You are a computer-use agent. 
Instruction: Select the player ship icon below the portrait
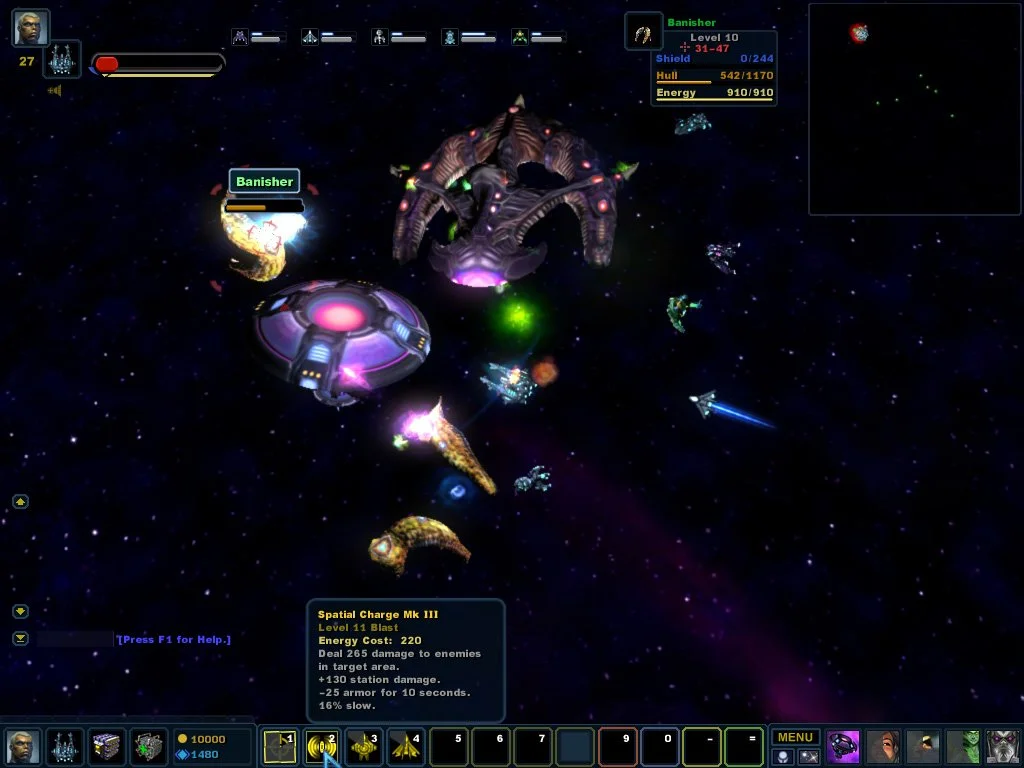tap(62, 60)
